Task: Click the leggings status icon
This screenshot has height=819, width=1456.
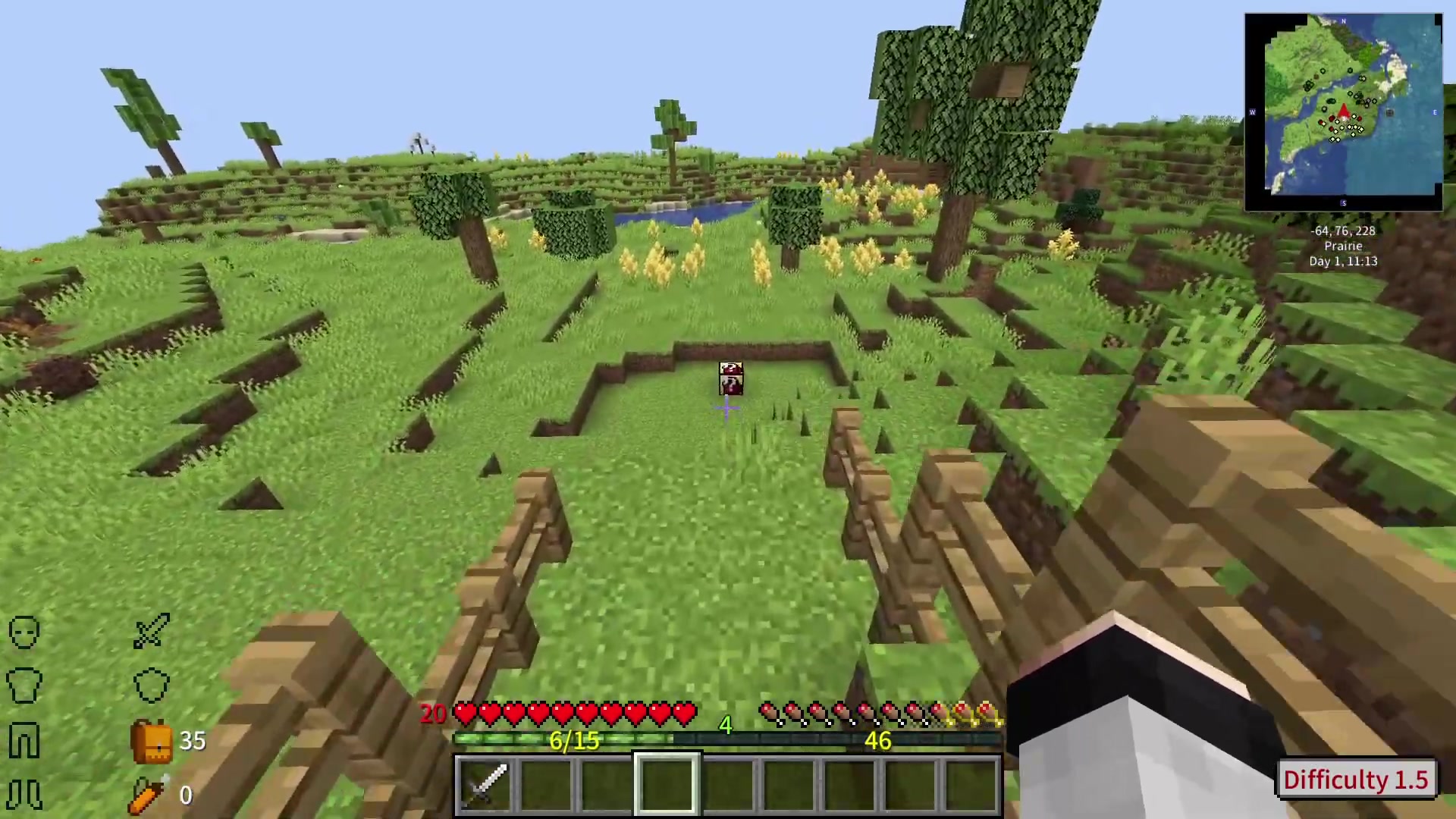Action: point(23,739)
